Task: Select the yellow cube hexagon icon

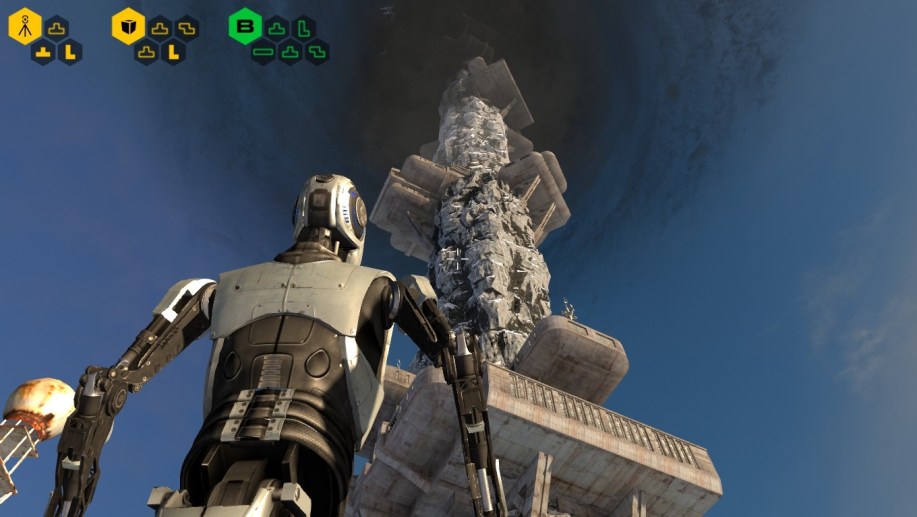Action: pyautogui.click(x=128, y=26)
